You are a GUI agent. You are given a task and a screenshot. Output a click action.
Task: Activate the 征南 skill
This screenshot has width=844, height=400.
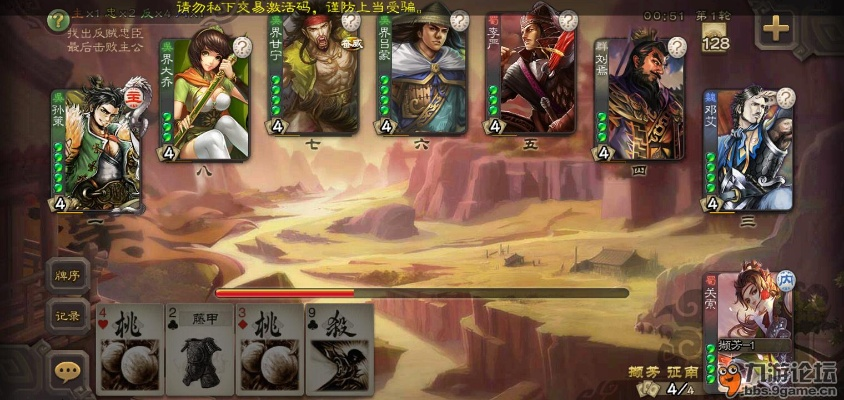[682, 371]
